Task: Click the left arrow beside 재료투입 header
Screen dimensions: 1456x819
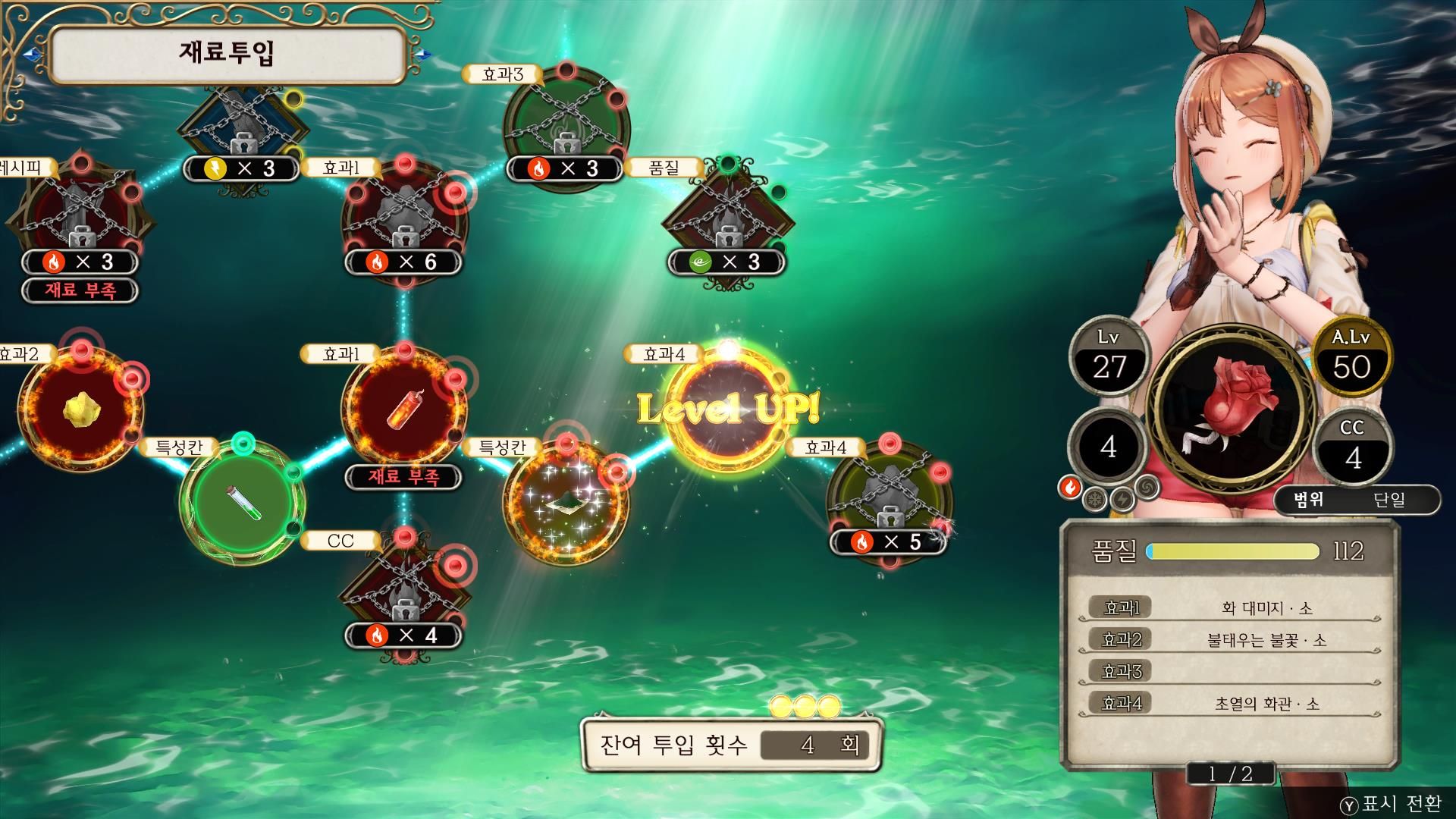Action: pos(32,55)
